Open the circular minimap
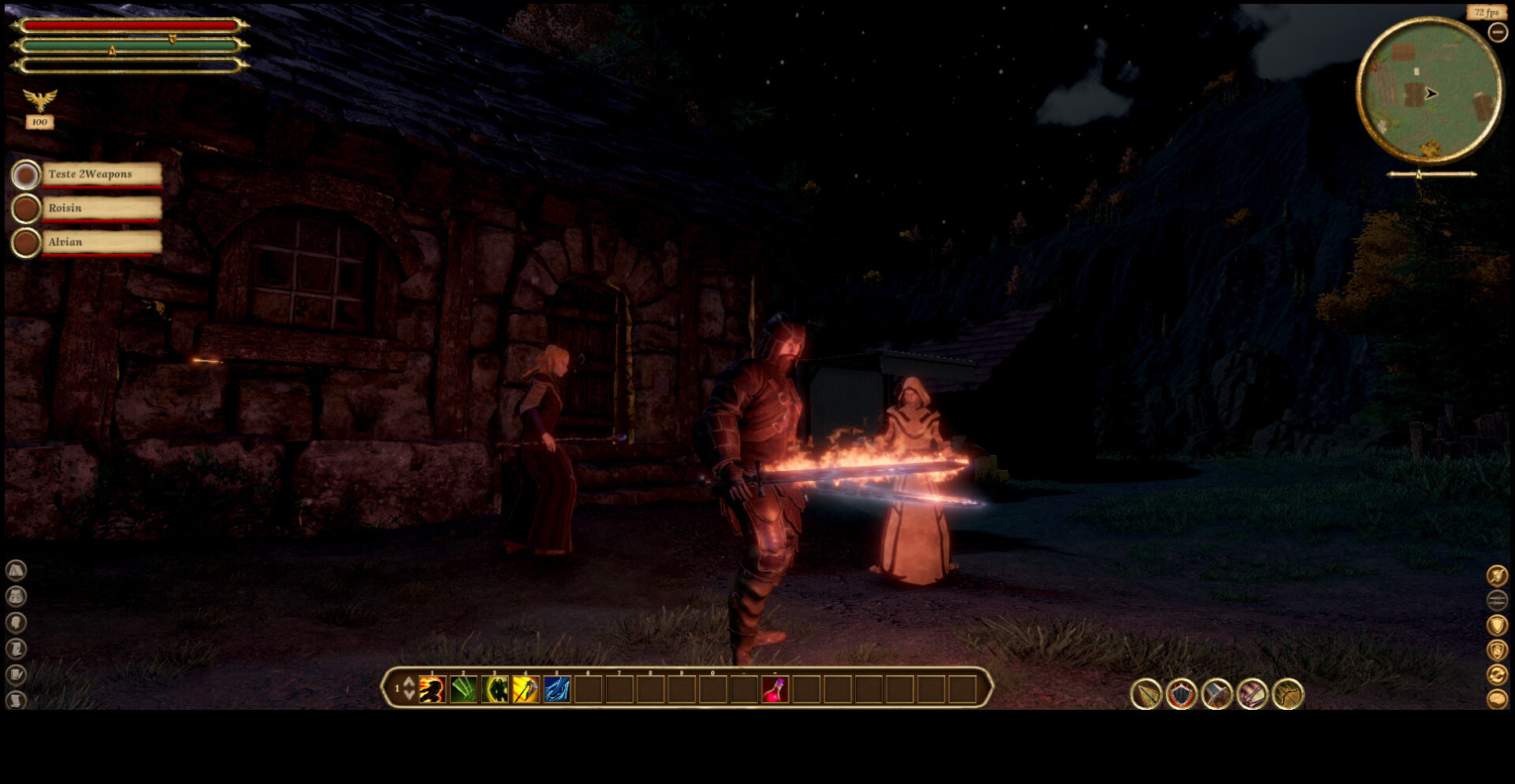1515x784 pixels. coord(1429,91)
